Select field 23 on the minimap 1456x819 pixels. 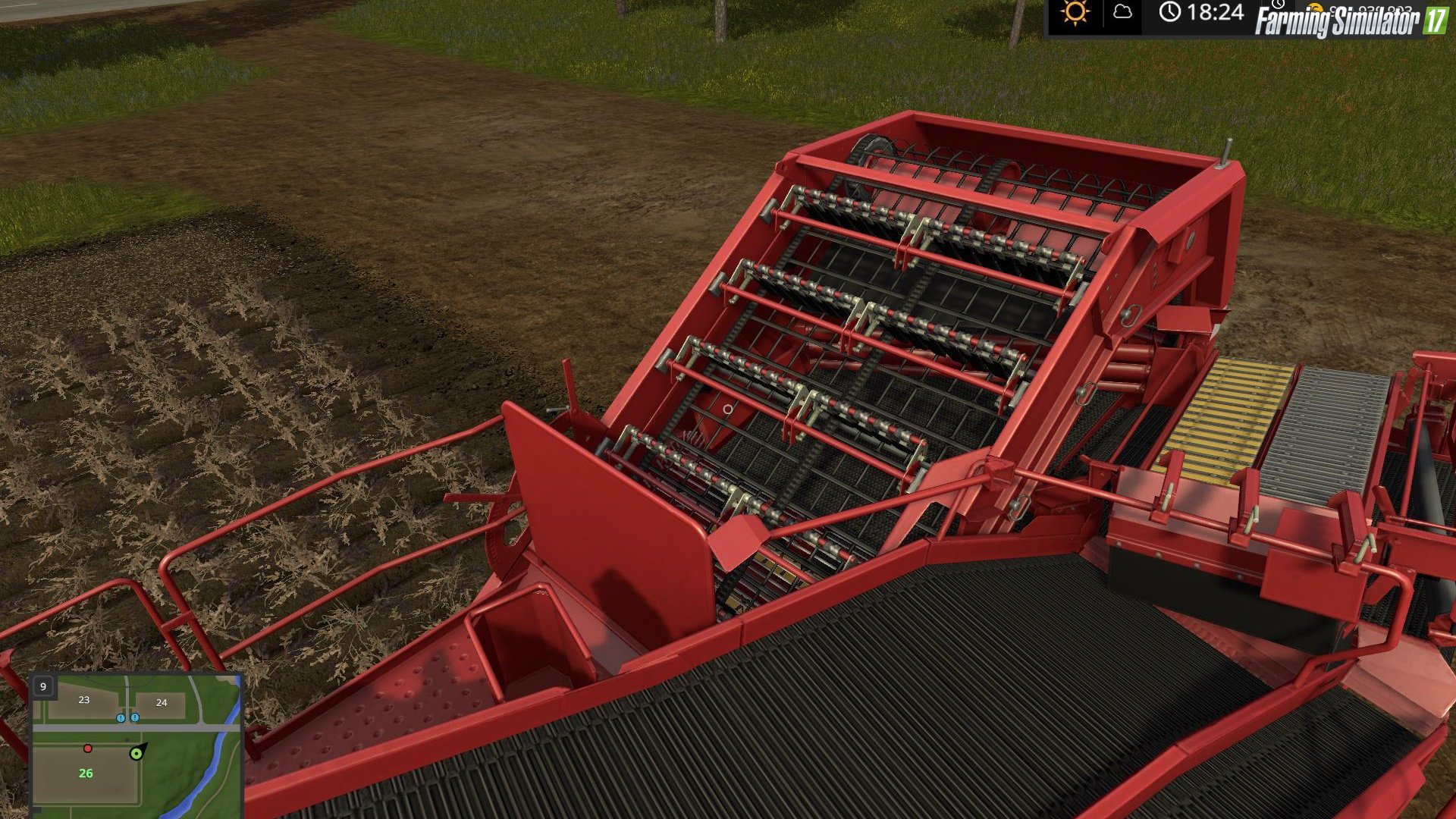click(x=83, y=700)
